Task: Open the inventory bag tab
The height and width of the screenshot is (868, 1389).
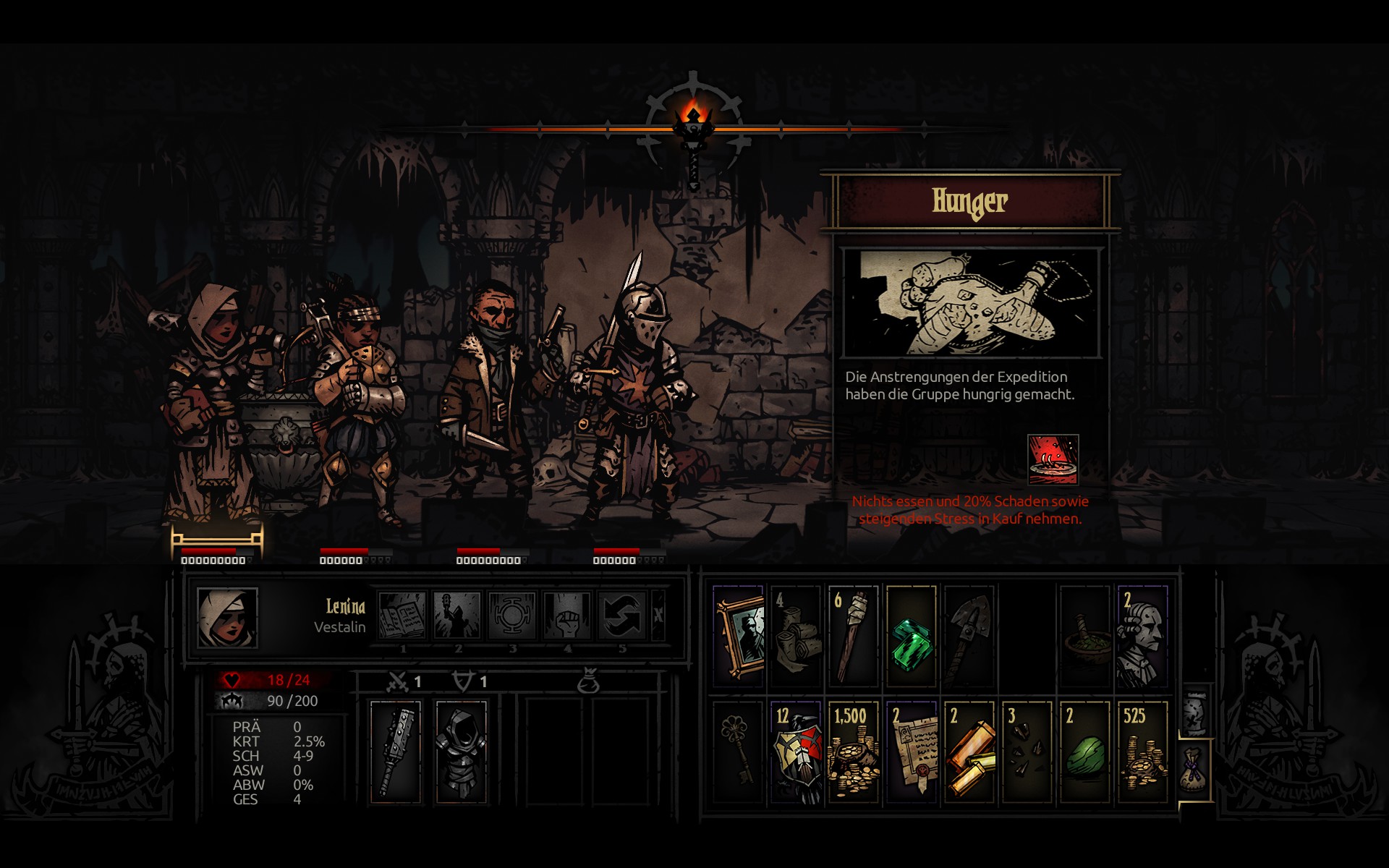Action: (x=1194, y=769)
